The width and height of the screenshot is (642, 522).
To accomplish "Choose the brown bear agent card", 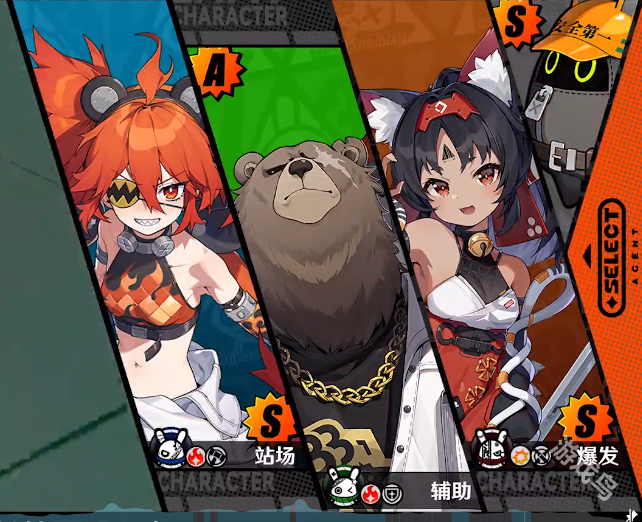I will point(310,260).
